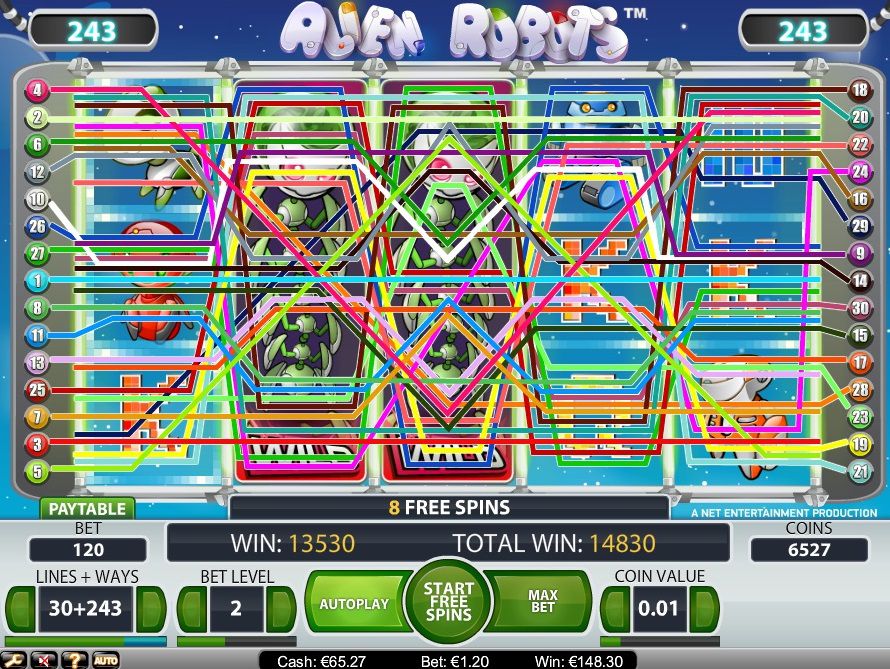This screenshot has width=890, height=669.
Task: Raise the bet level
Action: (x=281, y=609)
